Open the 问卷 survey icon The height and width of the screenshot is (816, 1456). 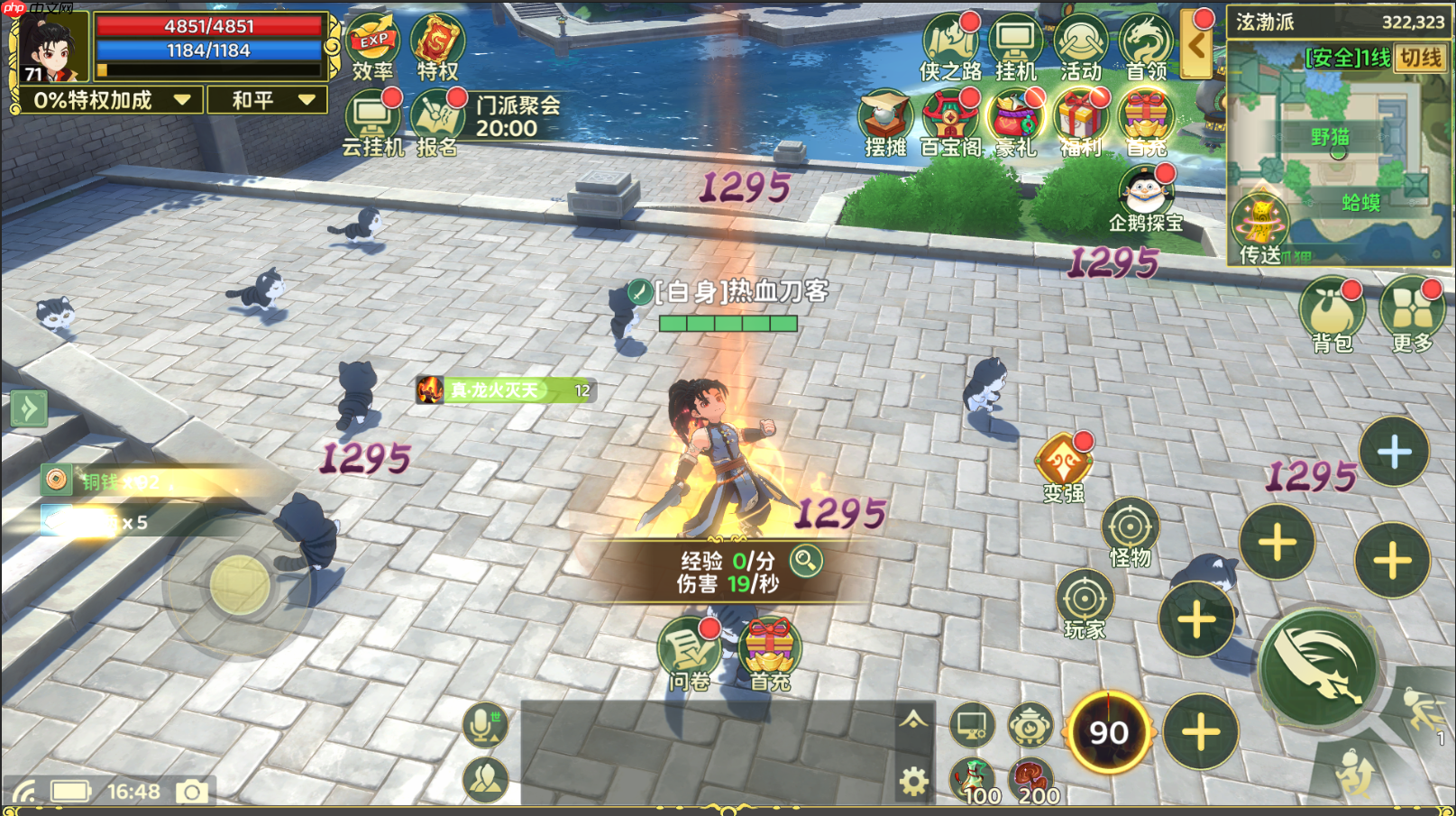pos(689,653)
